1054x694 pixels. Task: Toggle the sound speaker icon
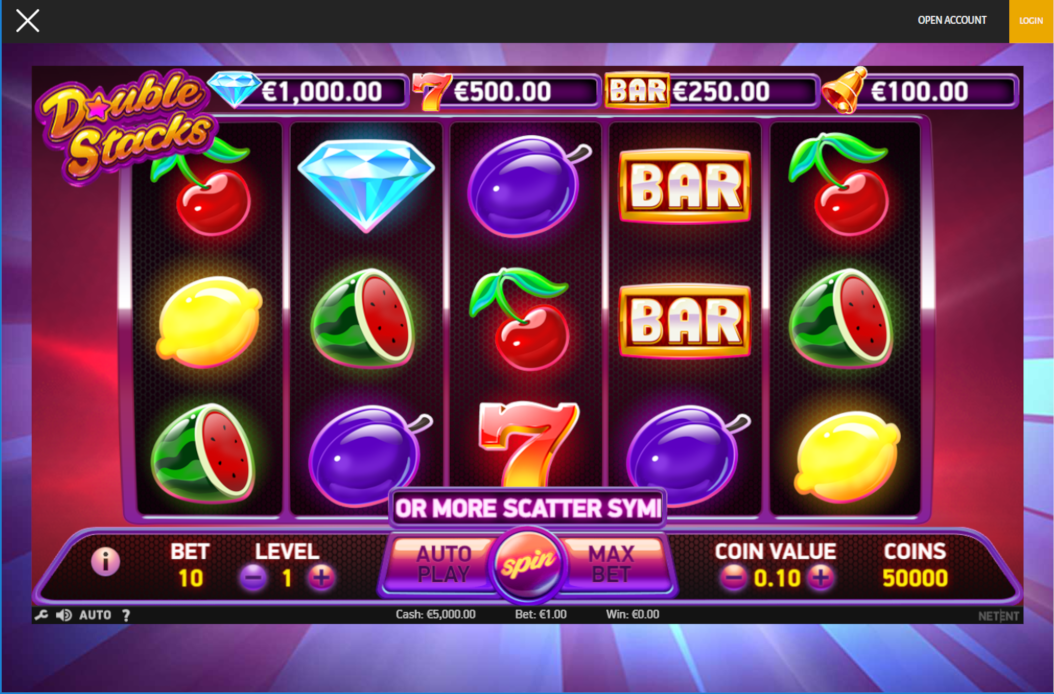[63, 615]
